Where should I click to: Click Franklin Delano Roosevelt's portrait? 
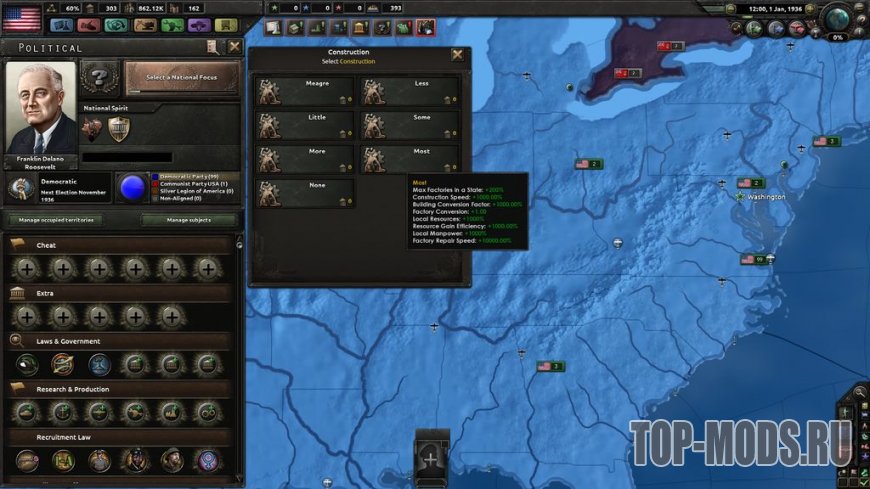(41, 108)
